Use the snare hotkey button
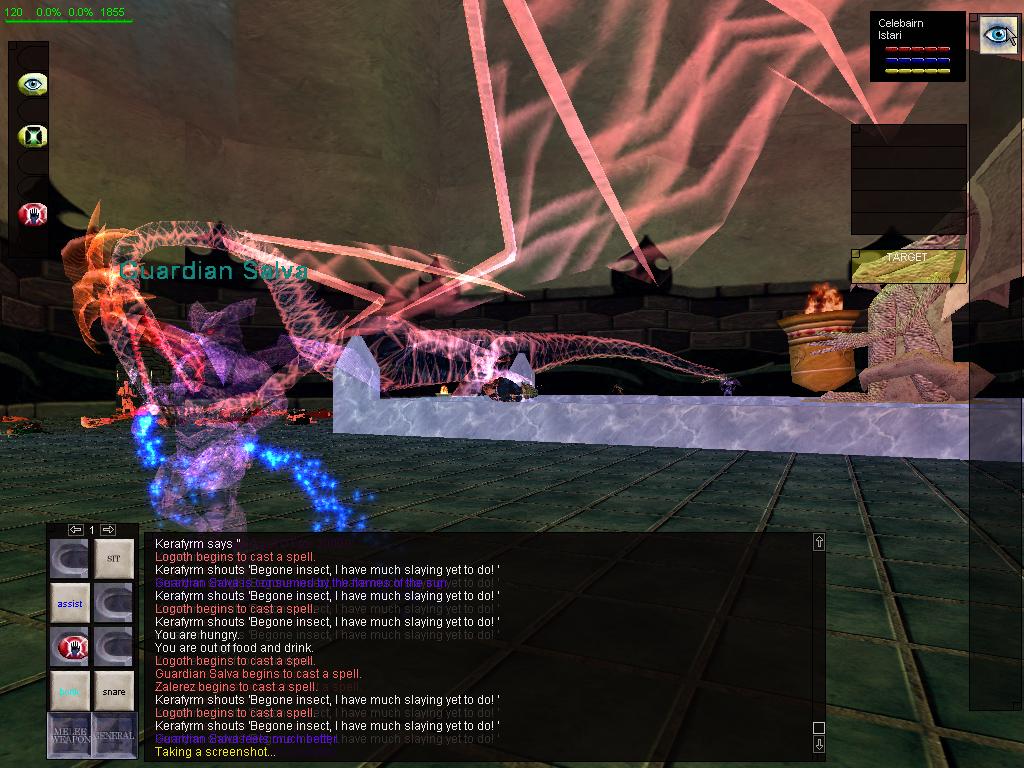Viewport: 1024px width, 768px height. (x=114, y=691)
